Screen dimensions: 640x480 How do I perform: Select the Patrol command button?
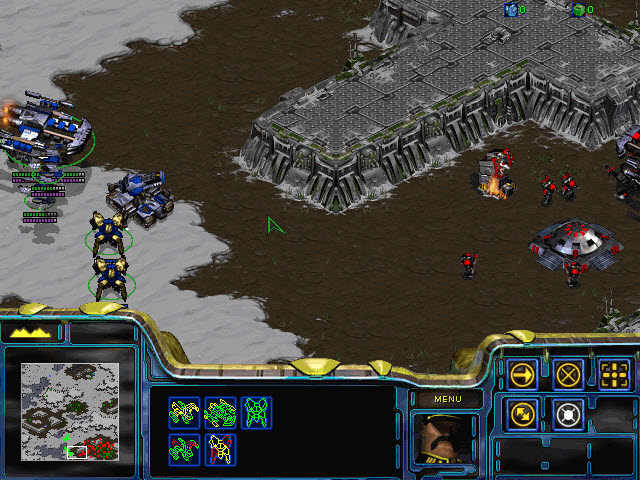523,412
